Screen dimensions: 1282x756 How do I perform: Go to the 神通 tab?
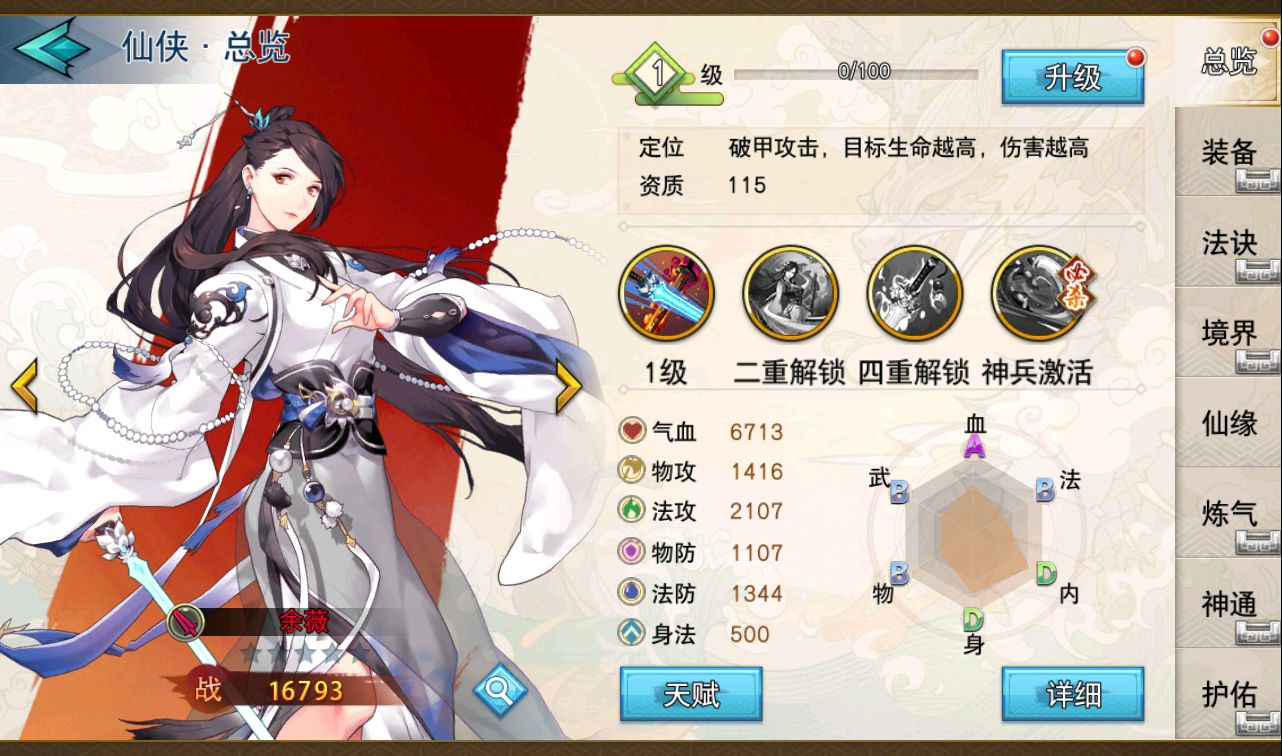tap(1228, 603)
